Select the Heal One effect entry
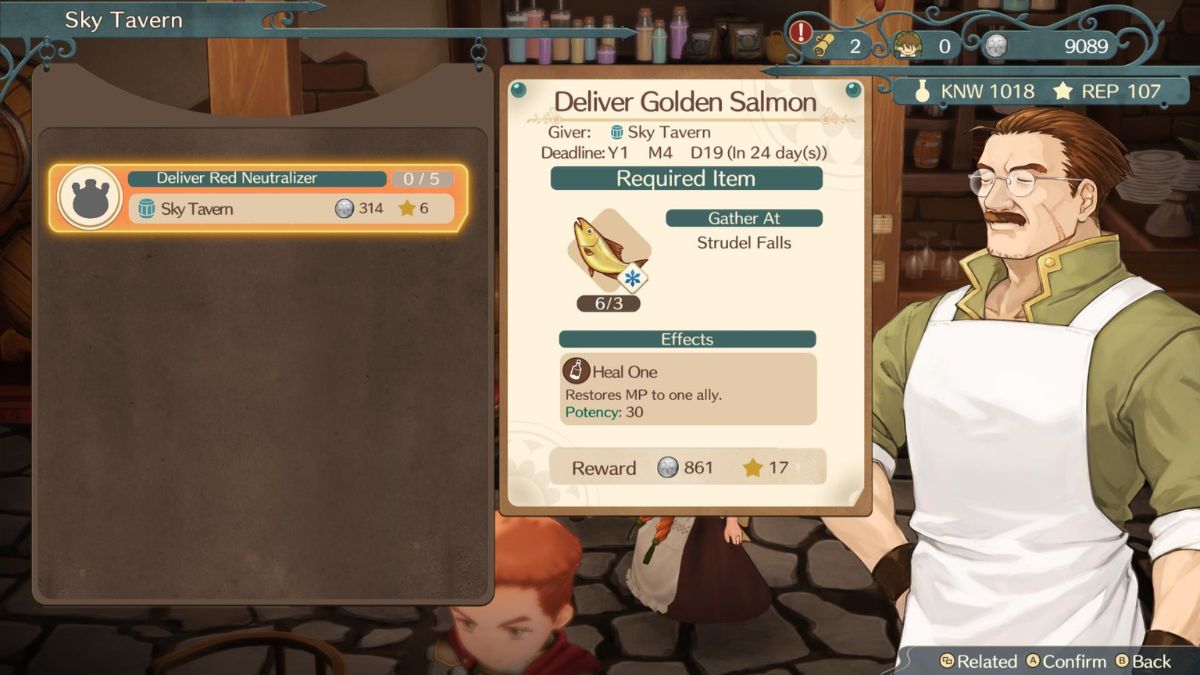This screenshot has height=675, width=1200. 687,389
